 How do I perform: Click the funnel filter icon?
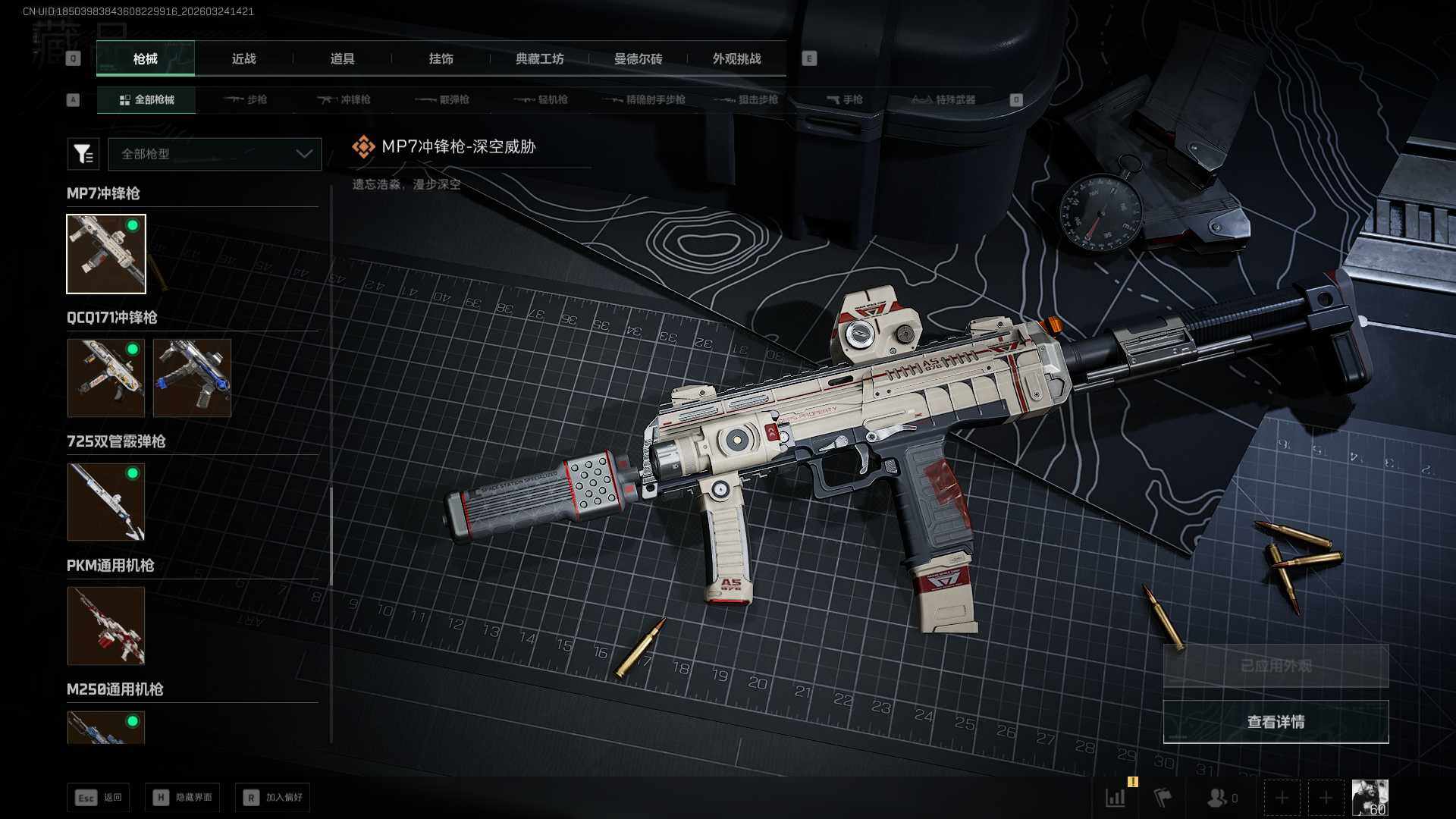point(83,154)
